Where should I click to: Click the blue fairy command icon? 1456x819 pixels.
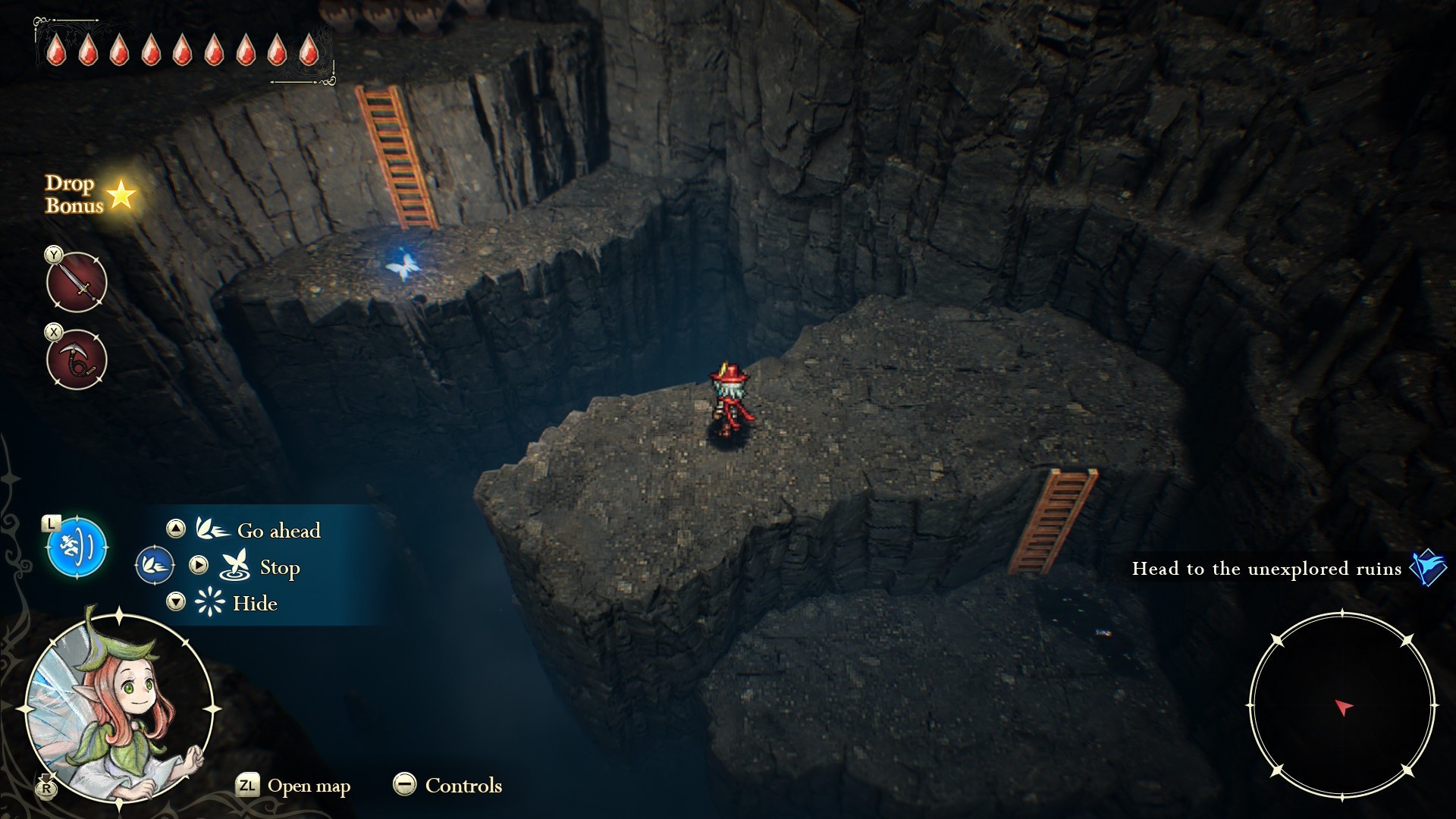(x=77, y=547)
